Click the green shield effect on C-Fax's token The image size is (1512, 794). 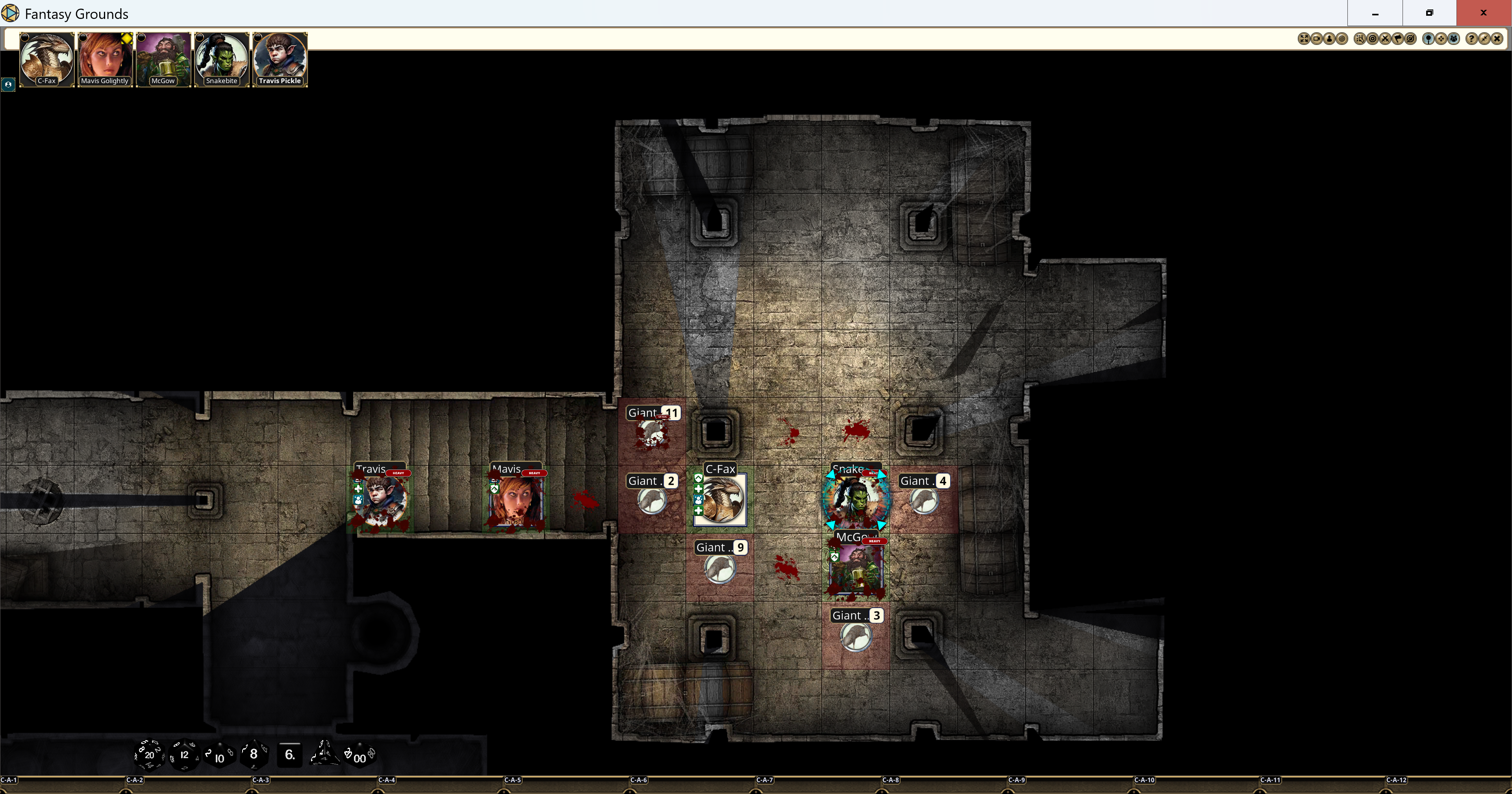click(698, 477)
